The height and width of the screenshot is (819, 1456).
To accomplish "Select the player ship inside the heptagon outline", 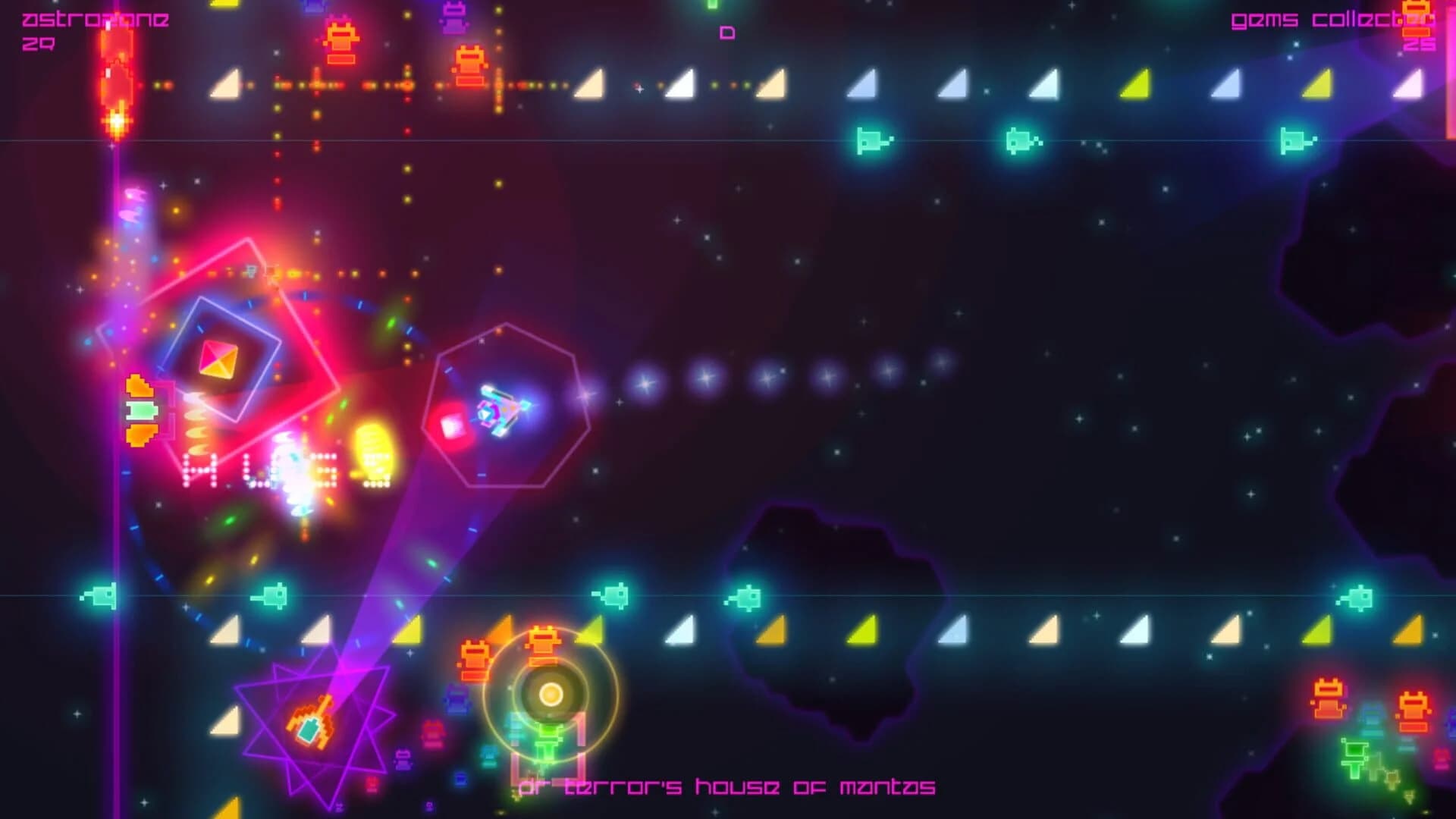I will [500, 411].
